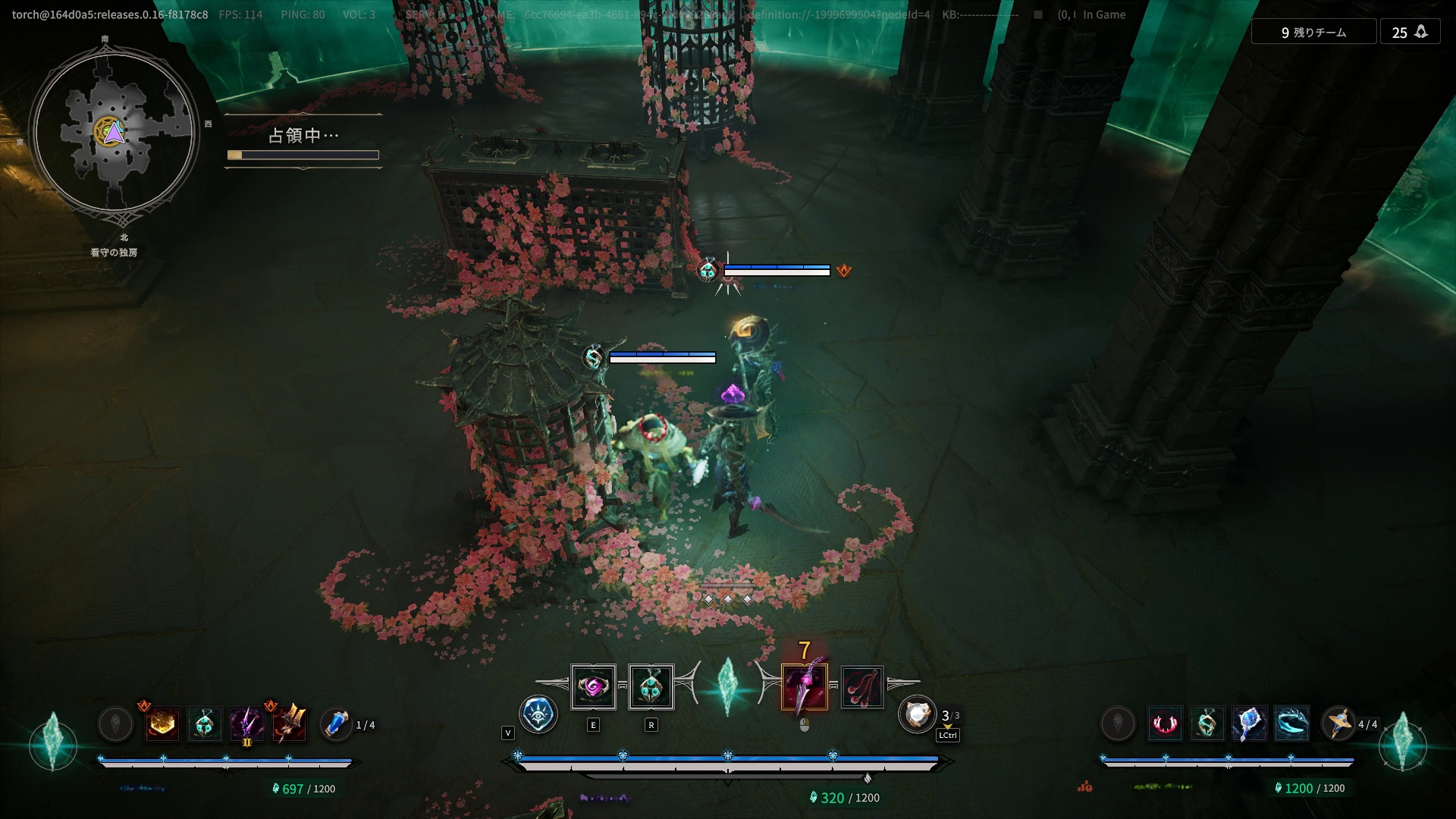The height and width of the screenshot is (819, 1456).
Task: Use the white orb consumable showing 3/3
Action: point(917,714)
